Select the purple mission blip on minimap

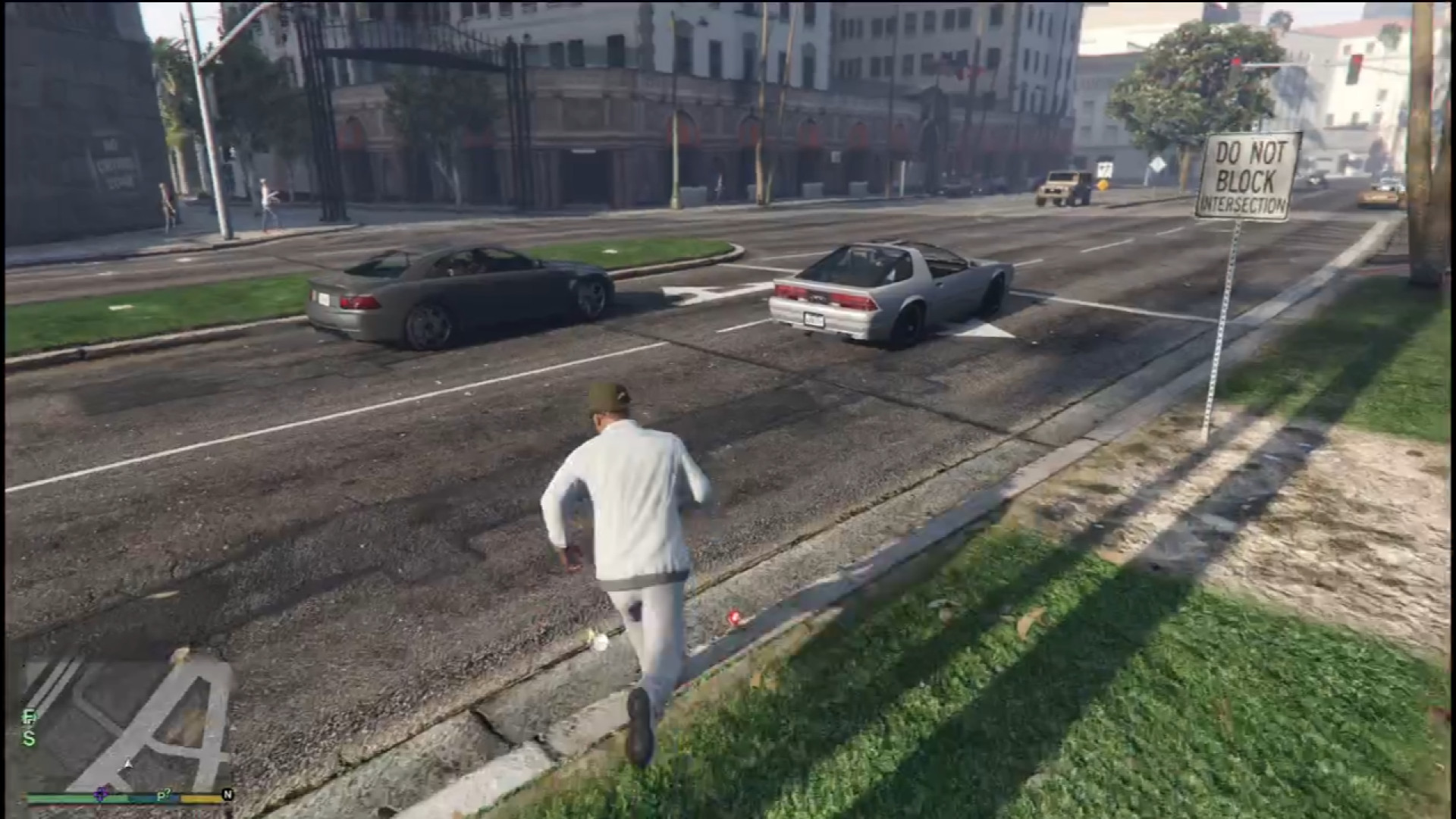101,794
